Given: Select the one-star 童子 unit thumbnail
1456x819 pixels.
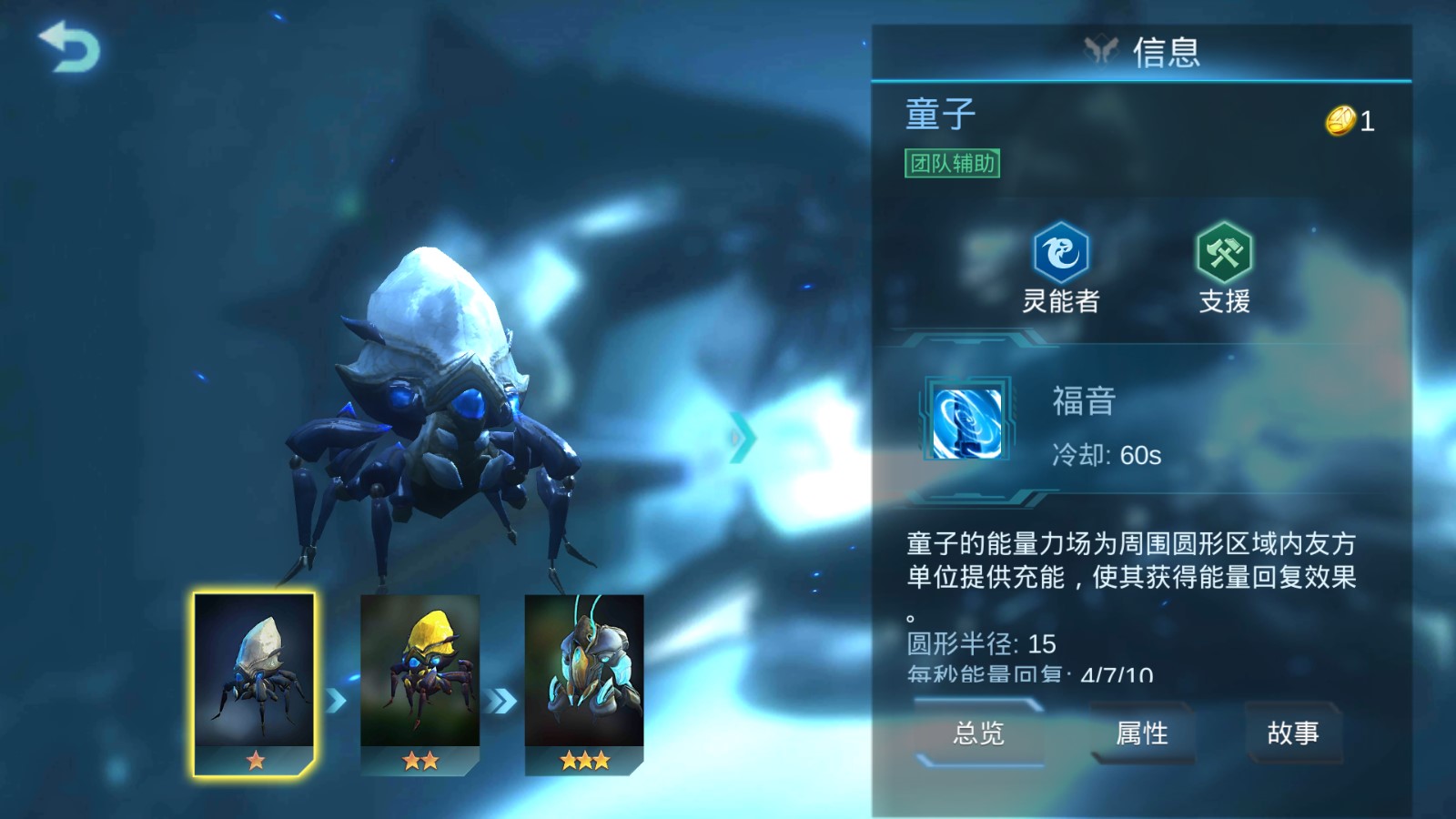Looking at the screenshot, I should pyautogui.click(x=254, y=682).
